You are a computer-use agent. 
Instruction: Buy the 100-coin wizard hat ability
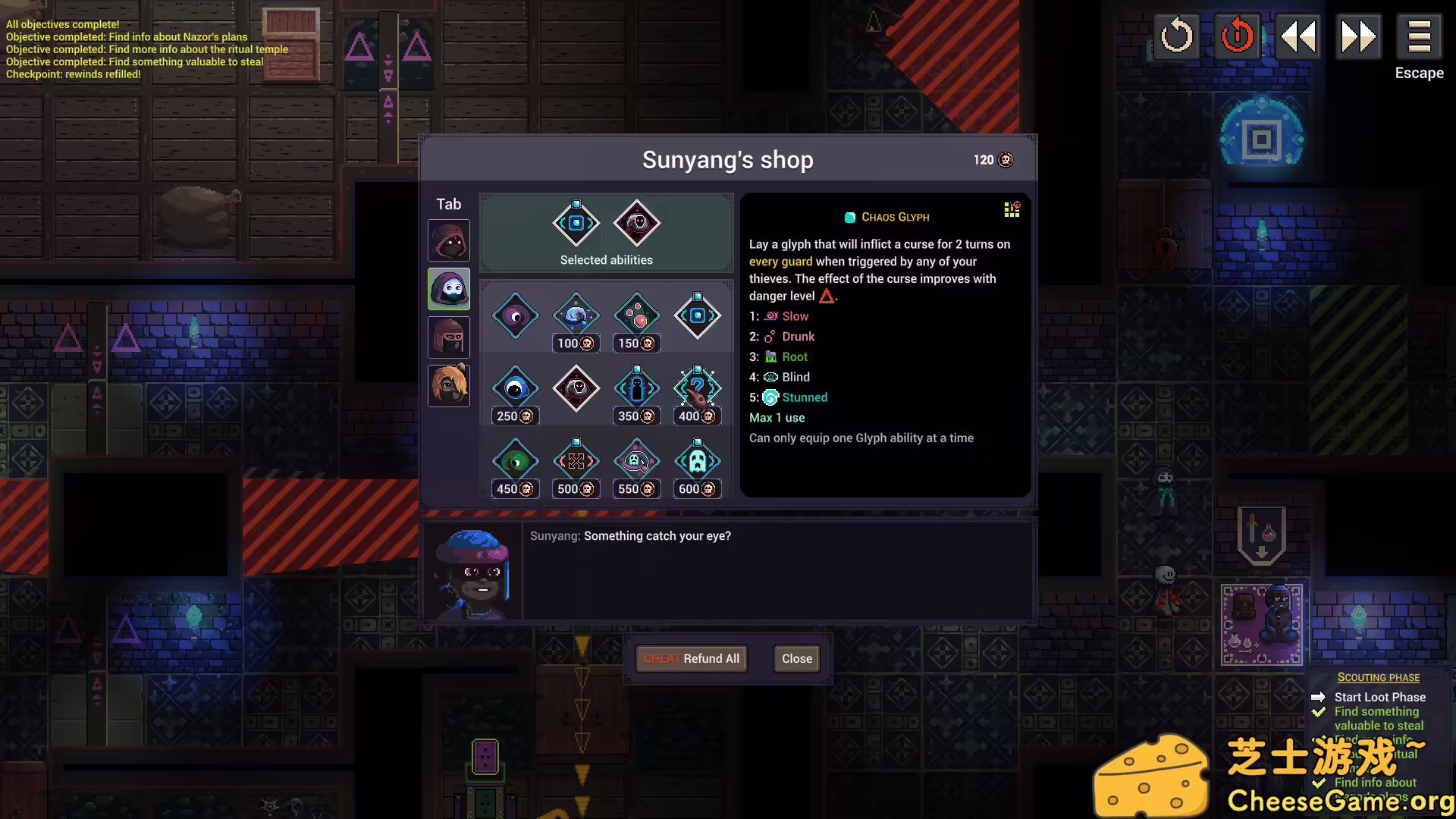576,316
